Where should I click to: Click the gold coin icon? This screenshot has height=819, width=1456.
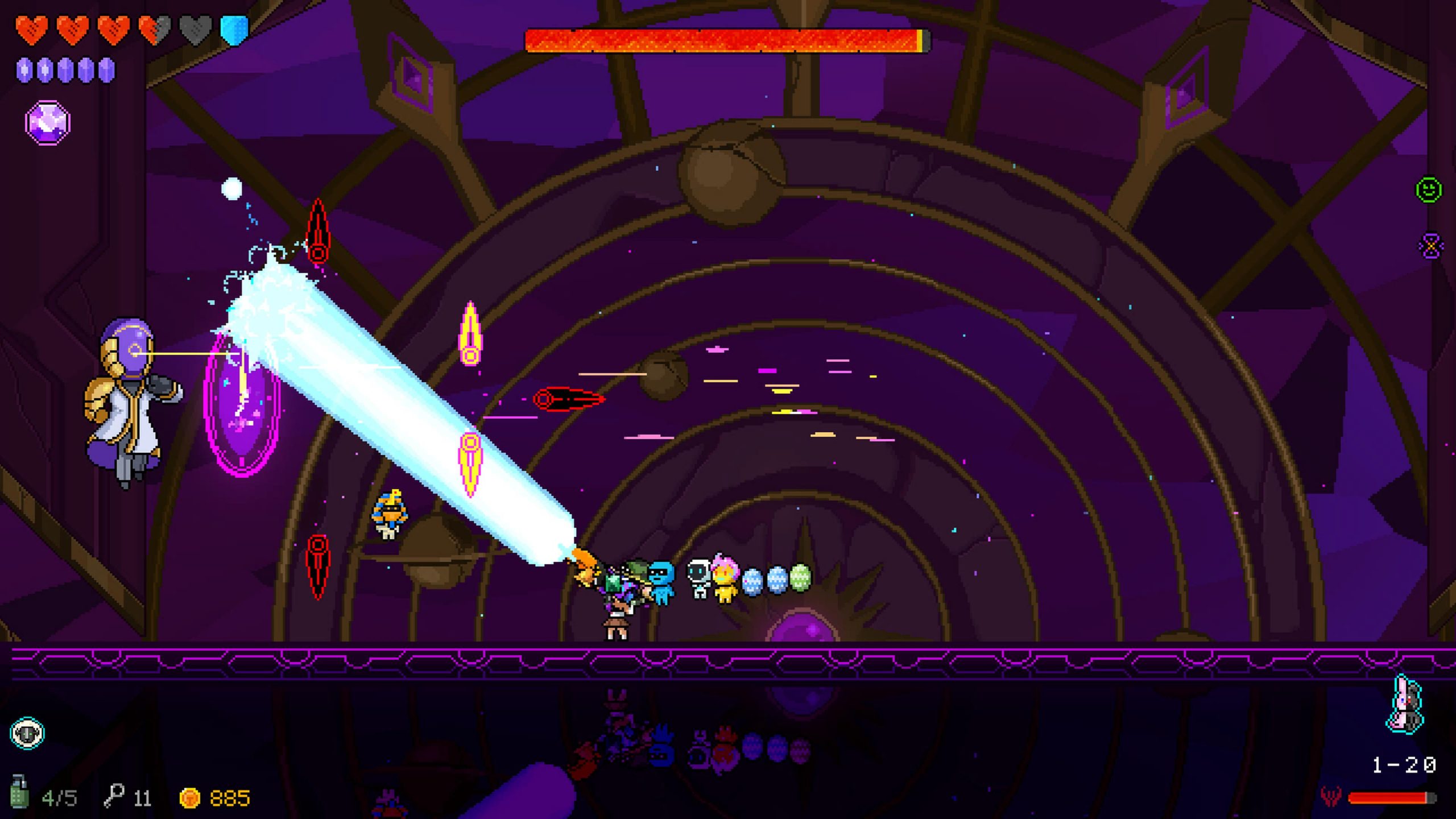point(189,798)
